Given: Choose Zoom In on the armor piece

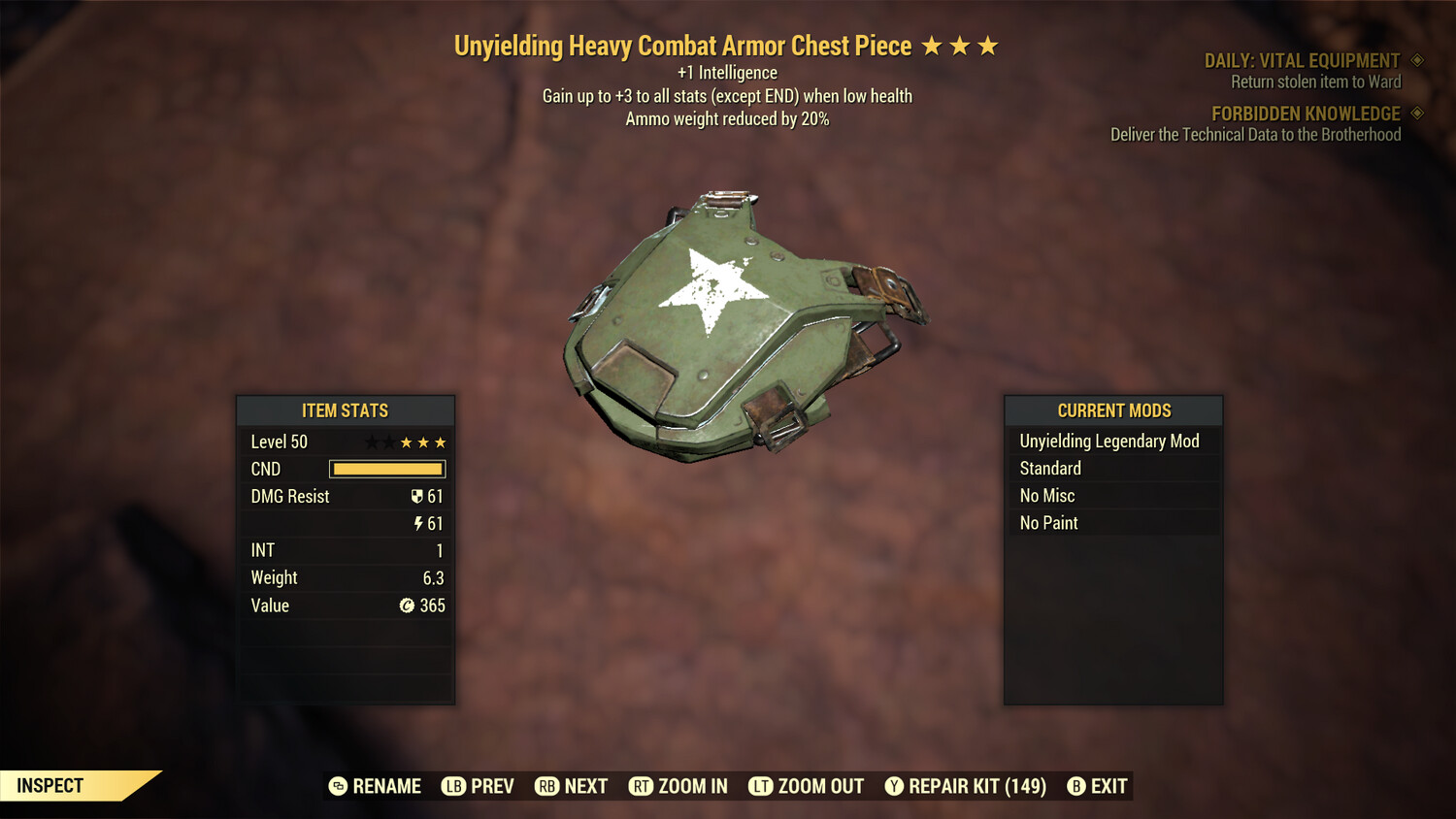Looking at the screenshot, I should tap(678, 786).
